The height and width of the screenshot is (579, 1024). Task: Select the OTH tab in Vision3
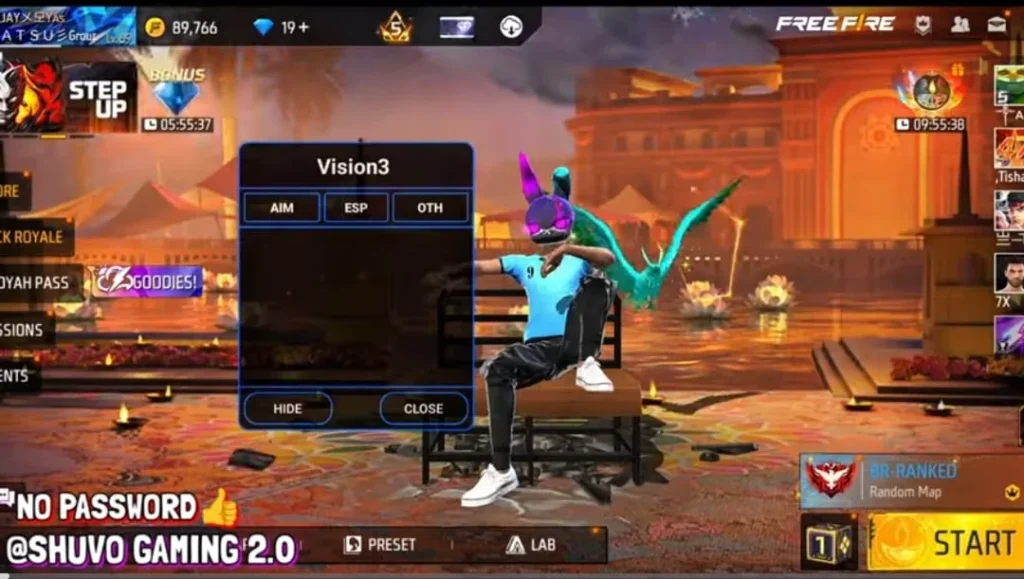point(430,208)
